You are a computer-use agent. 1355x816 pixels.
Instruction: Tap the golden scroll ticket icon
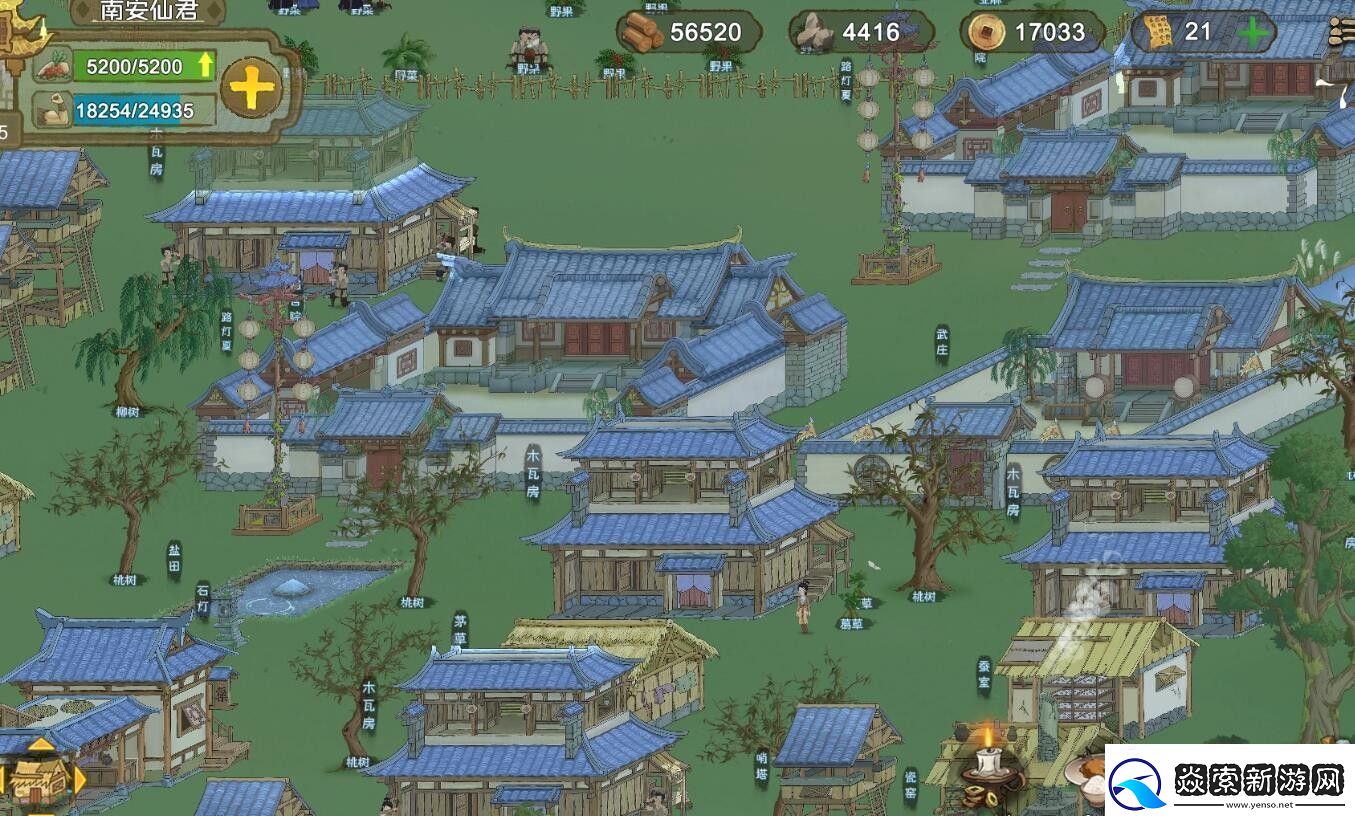coord(1160,33)
